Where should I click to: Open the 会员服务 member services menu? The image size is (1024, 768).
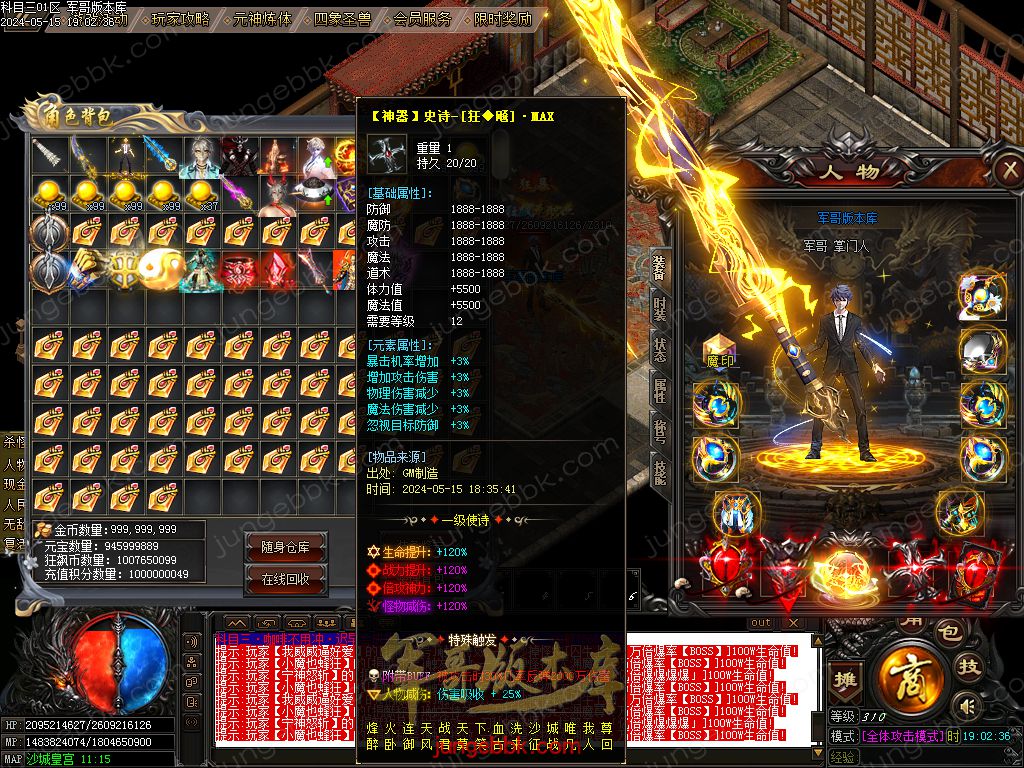[422, 18]
